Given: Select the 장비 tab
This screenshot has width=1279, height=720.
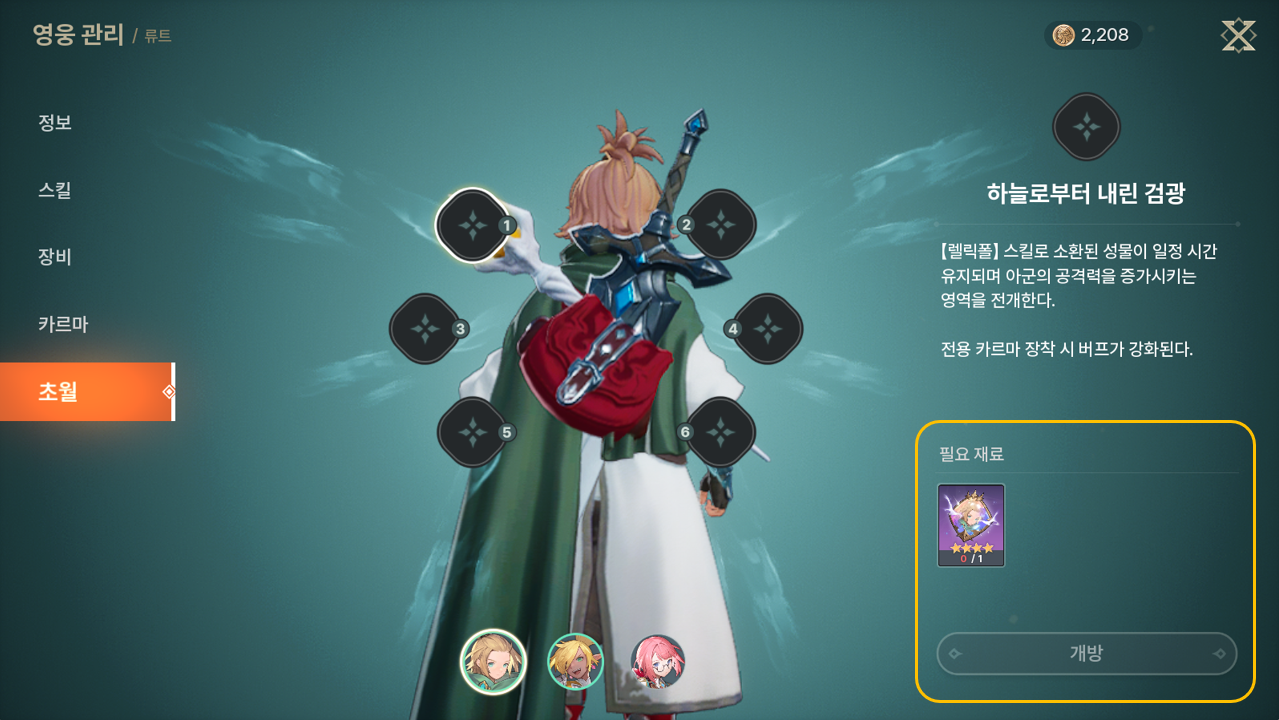Looking at the screenshot, I should (x=55, y=257).
